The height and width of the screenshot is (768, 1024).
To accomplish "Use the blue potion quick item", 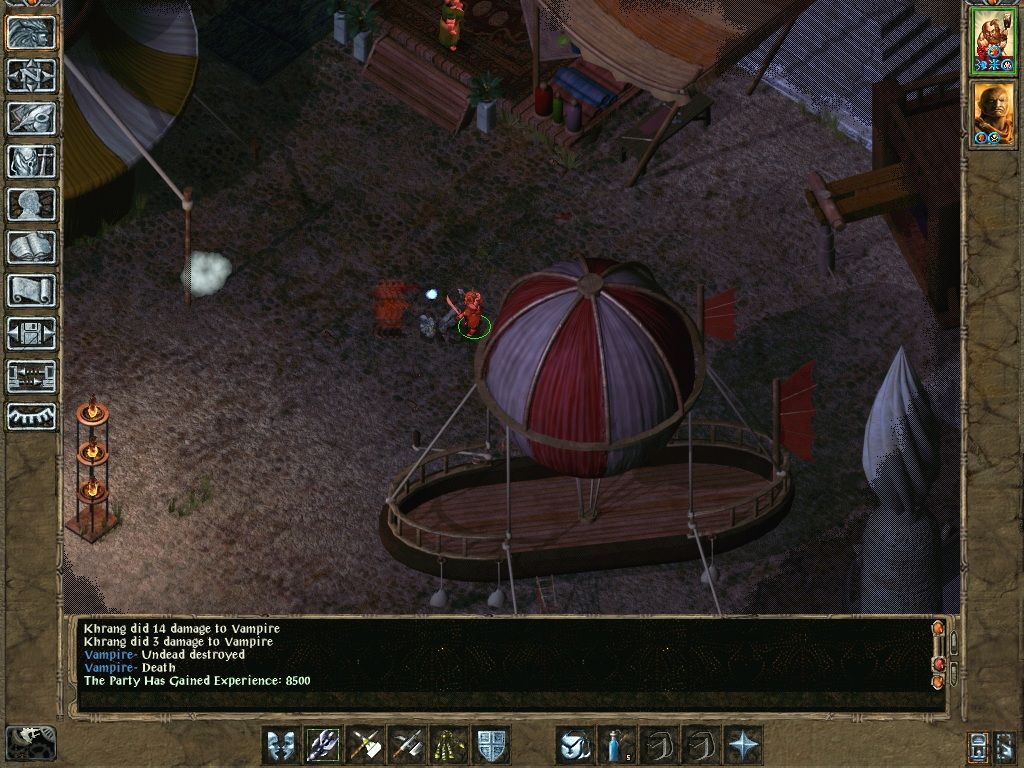I will 617,745.
